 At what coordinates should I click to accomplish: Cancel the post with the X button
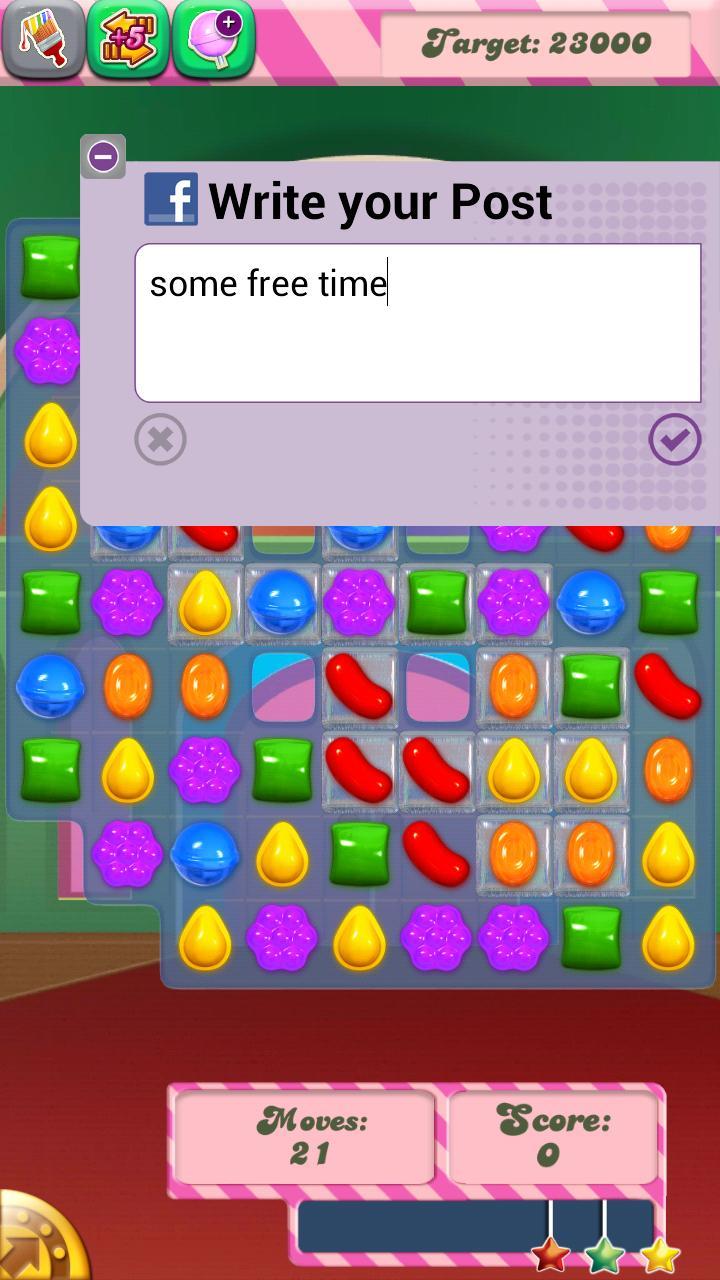pyautogui.click(x=160, y=439)
